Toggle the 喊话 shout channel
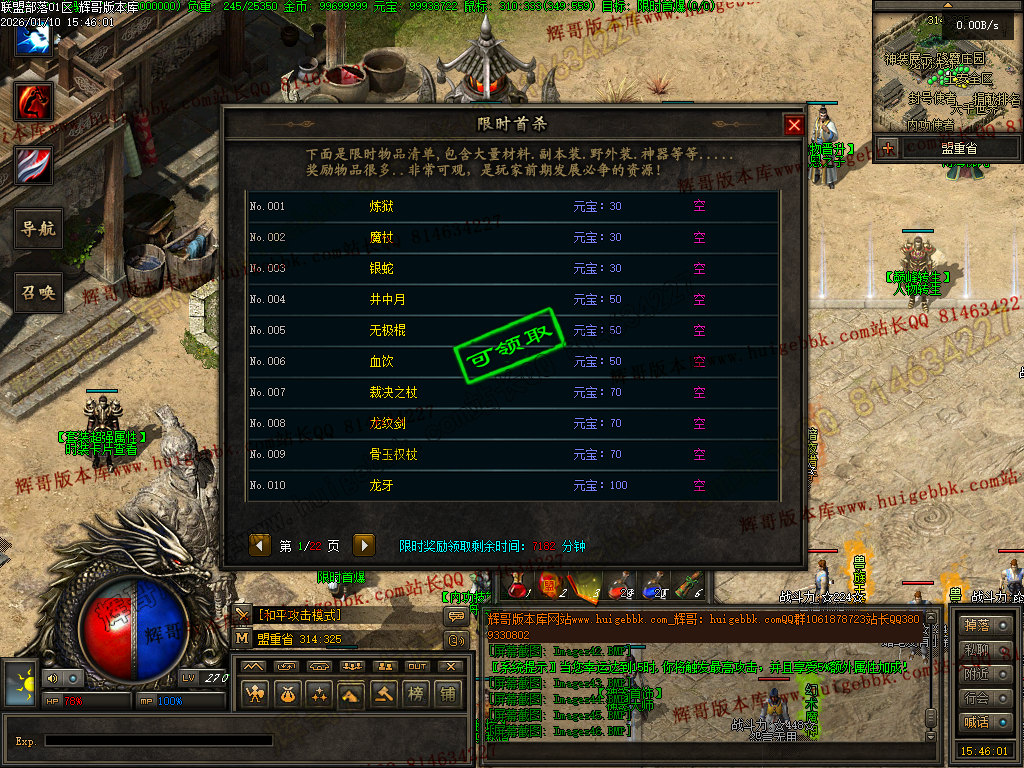1024x768 pixels. coord(977,722)
